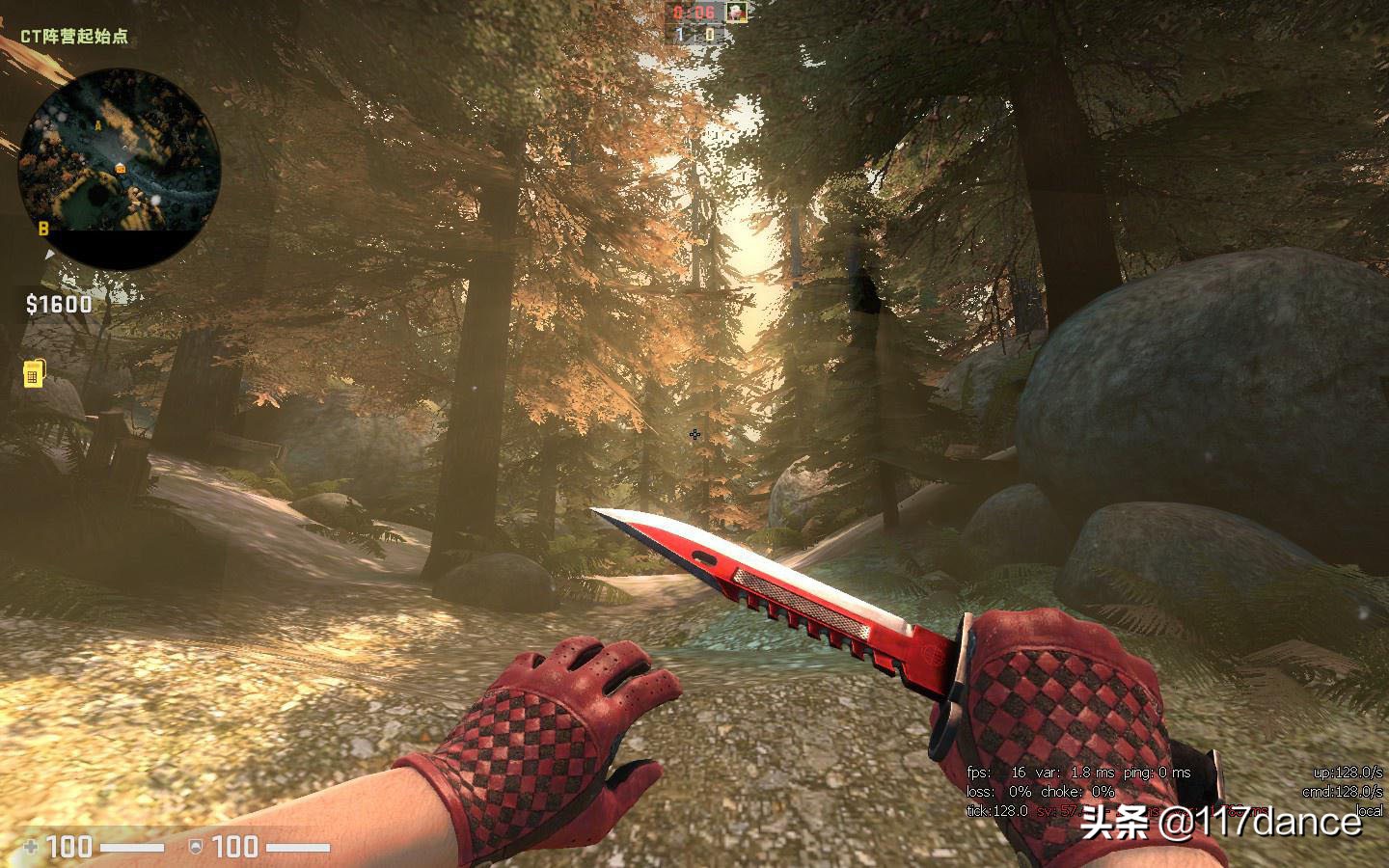Viewport: 1389px width, 868px height.
Task: Click bombsite B marker on the radar
Action: pos(44,229)
